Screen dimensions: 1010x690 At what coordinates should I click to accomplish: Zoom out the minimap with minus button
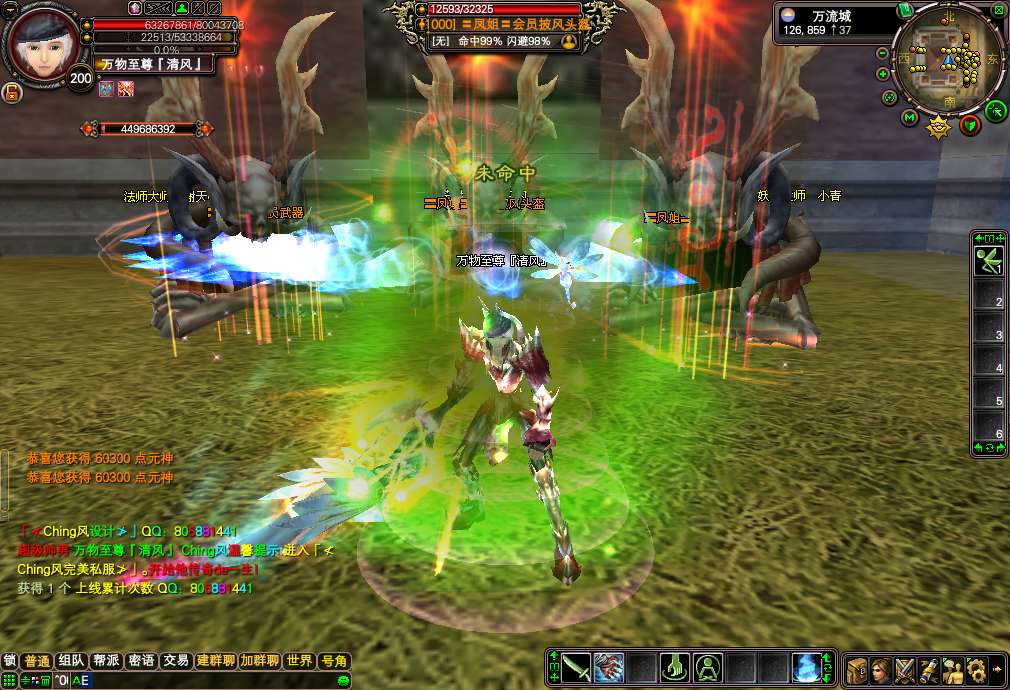(883, 53)
